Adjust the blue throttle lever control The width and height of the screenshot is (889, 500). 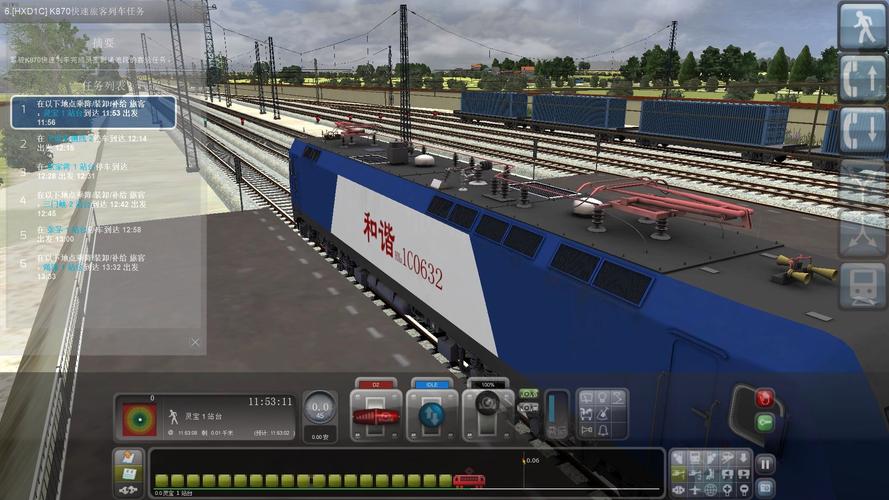click(432, 414)
